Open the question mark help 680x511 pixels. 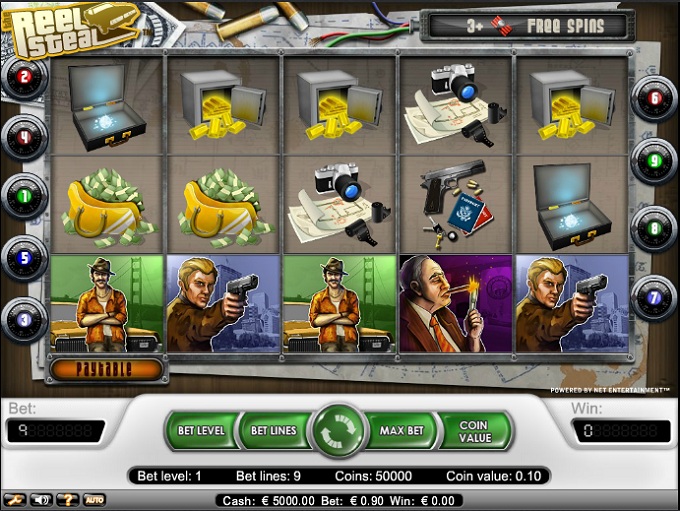tap(68, 499)
